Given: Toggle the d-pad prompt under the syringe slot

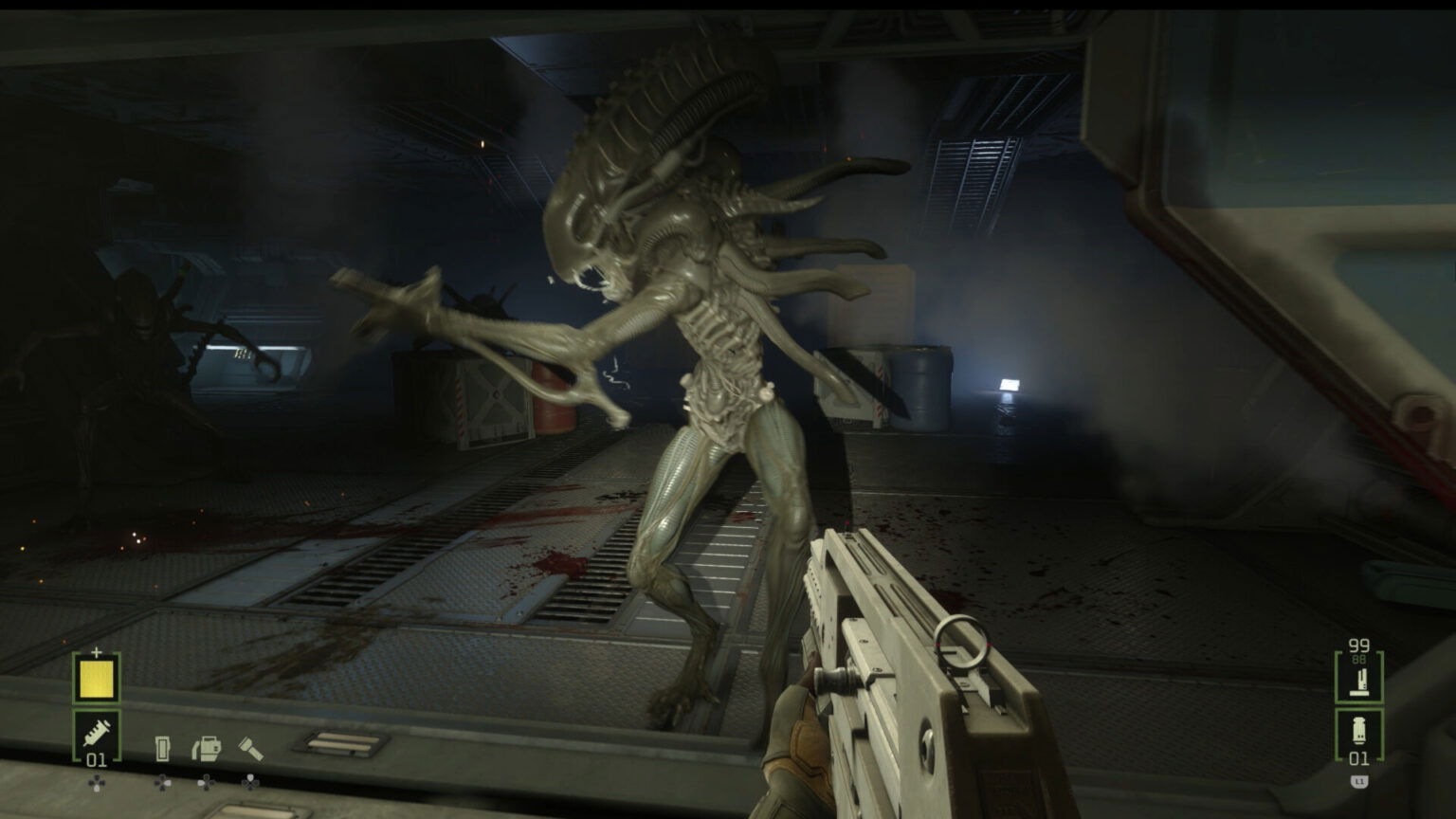Looking at the screenshot, I should [97, 783].
